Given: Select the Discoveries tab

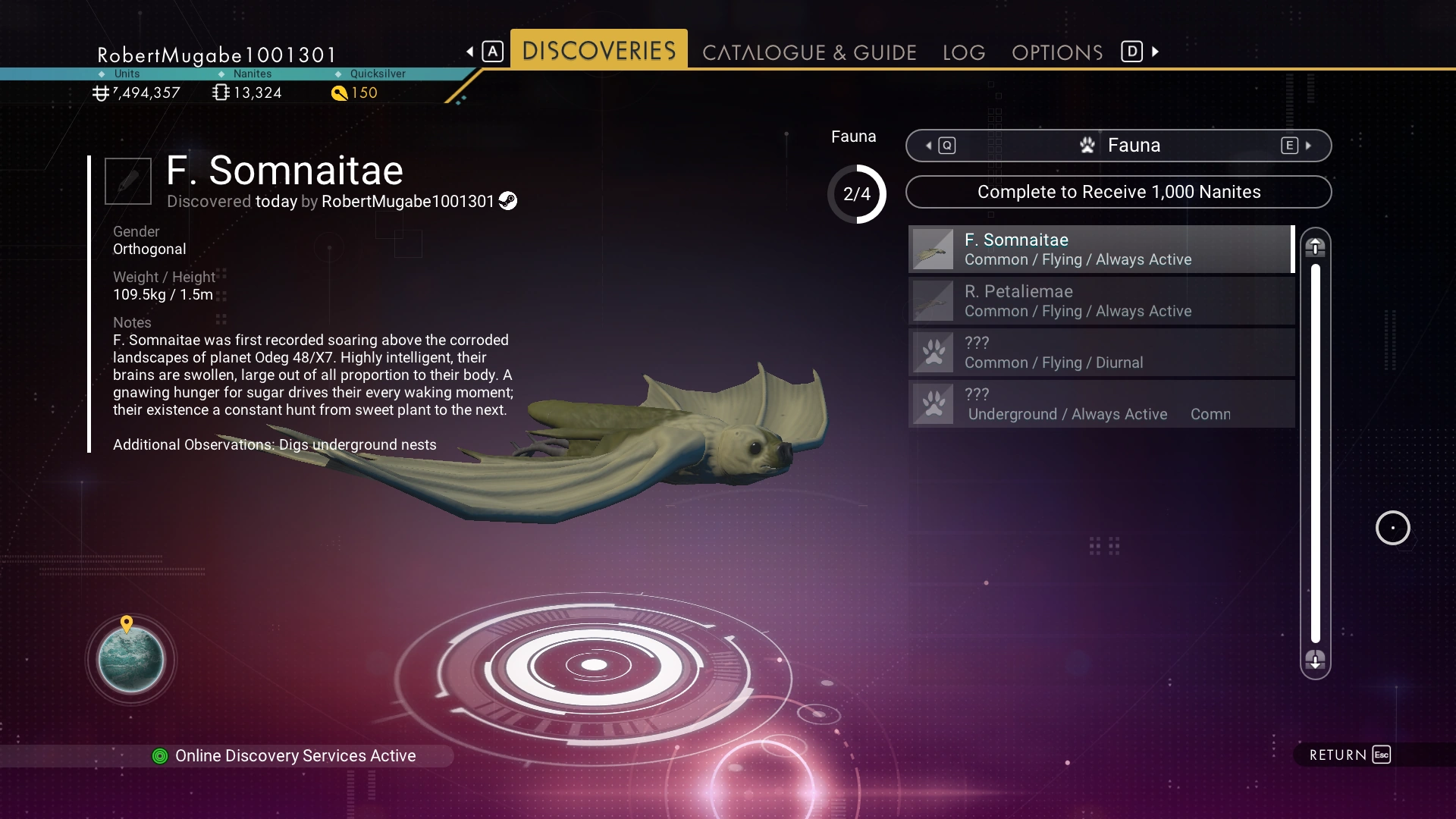Looking at the screenshot, I should tap(598, 51).
